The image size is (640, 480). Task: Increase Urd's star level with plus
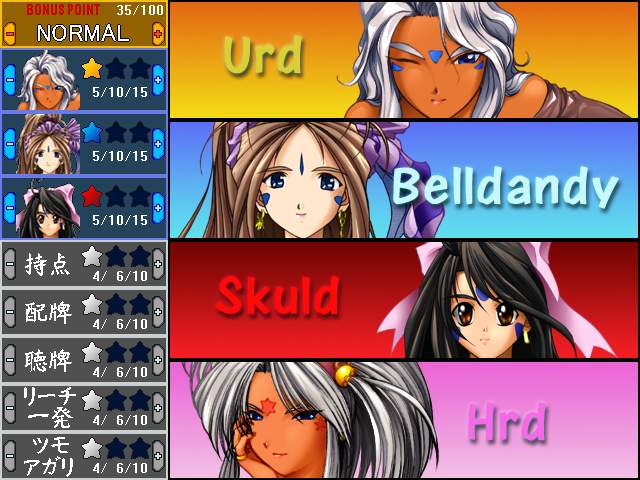click(158, 80)
